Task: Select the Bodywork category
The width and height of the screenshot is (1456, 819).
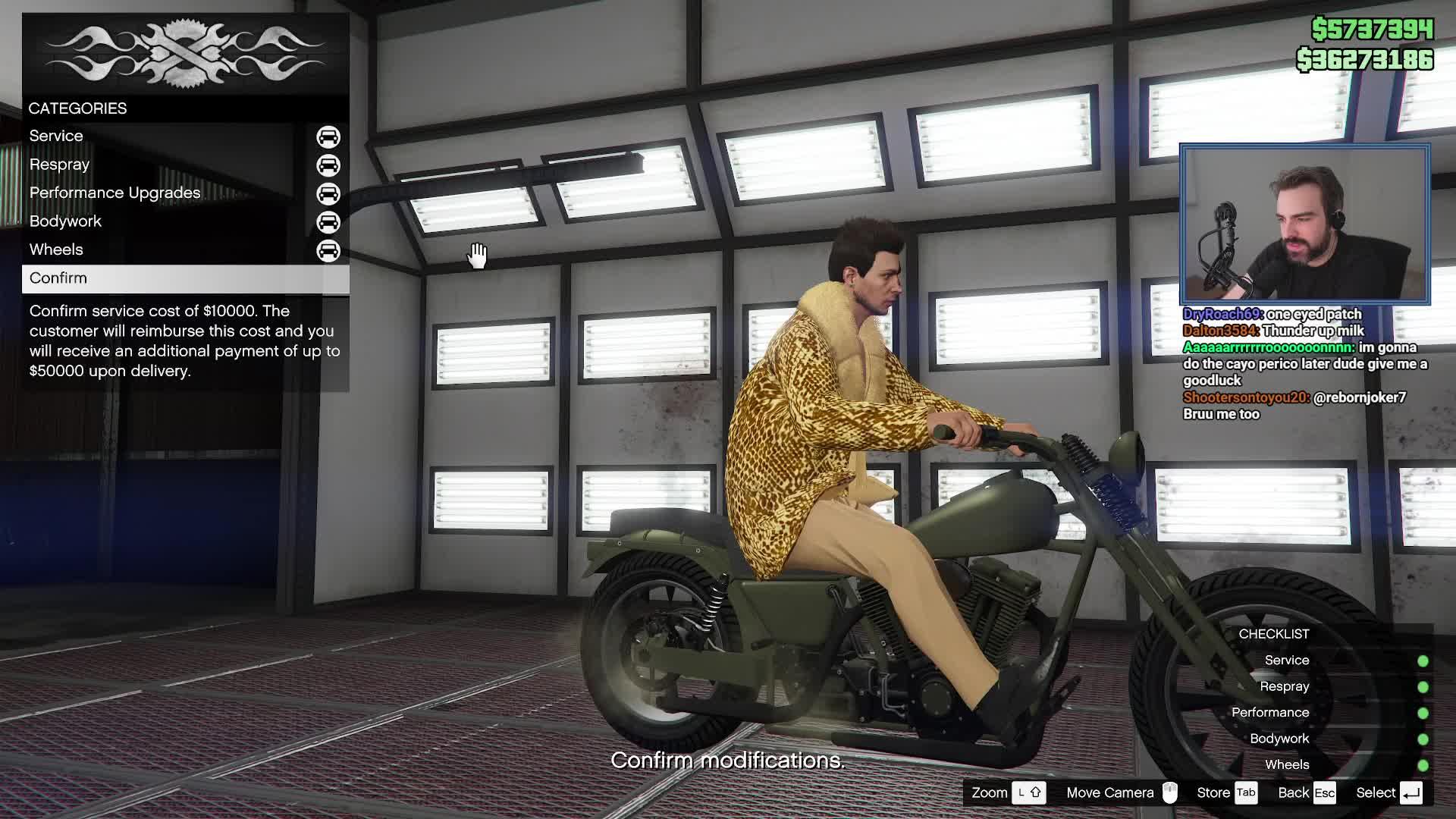Action: coord(64,221)
